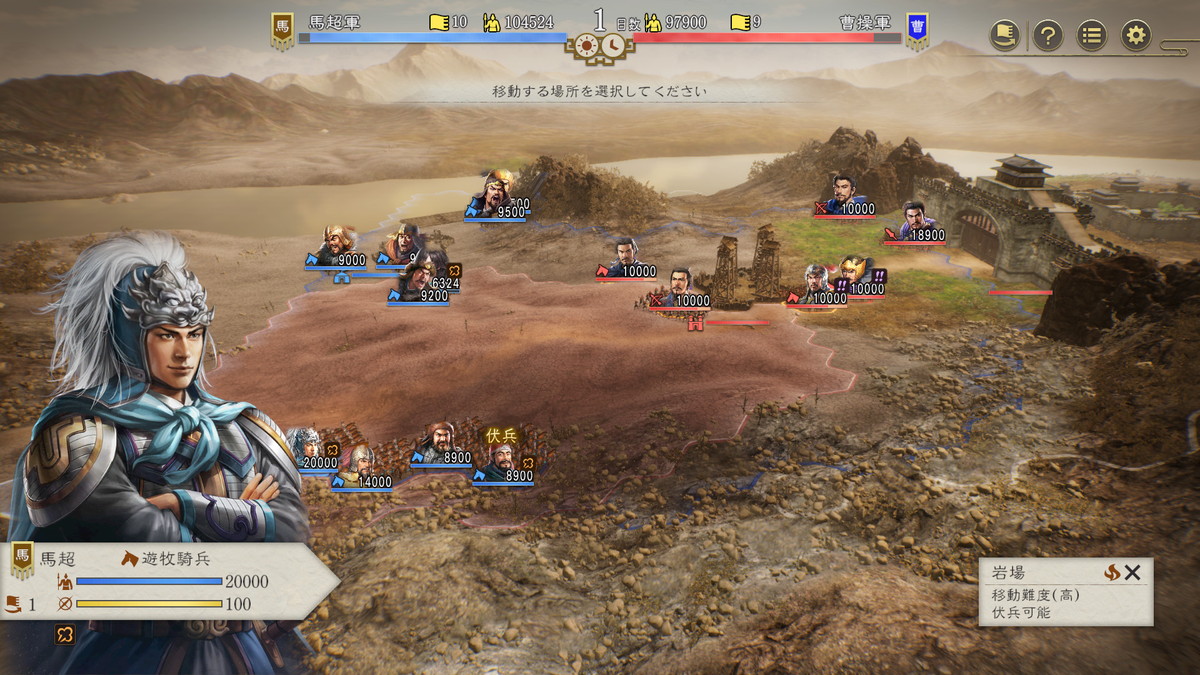Image resolution: width=1200 pixels, height=675 pixels.
Task: Open the list menu icon
Action: pos(1091,36)
